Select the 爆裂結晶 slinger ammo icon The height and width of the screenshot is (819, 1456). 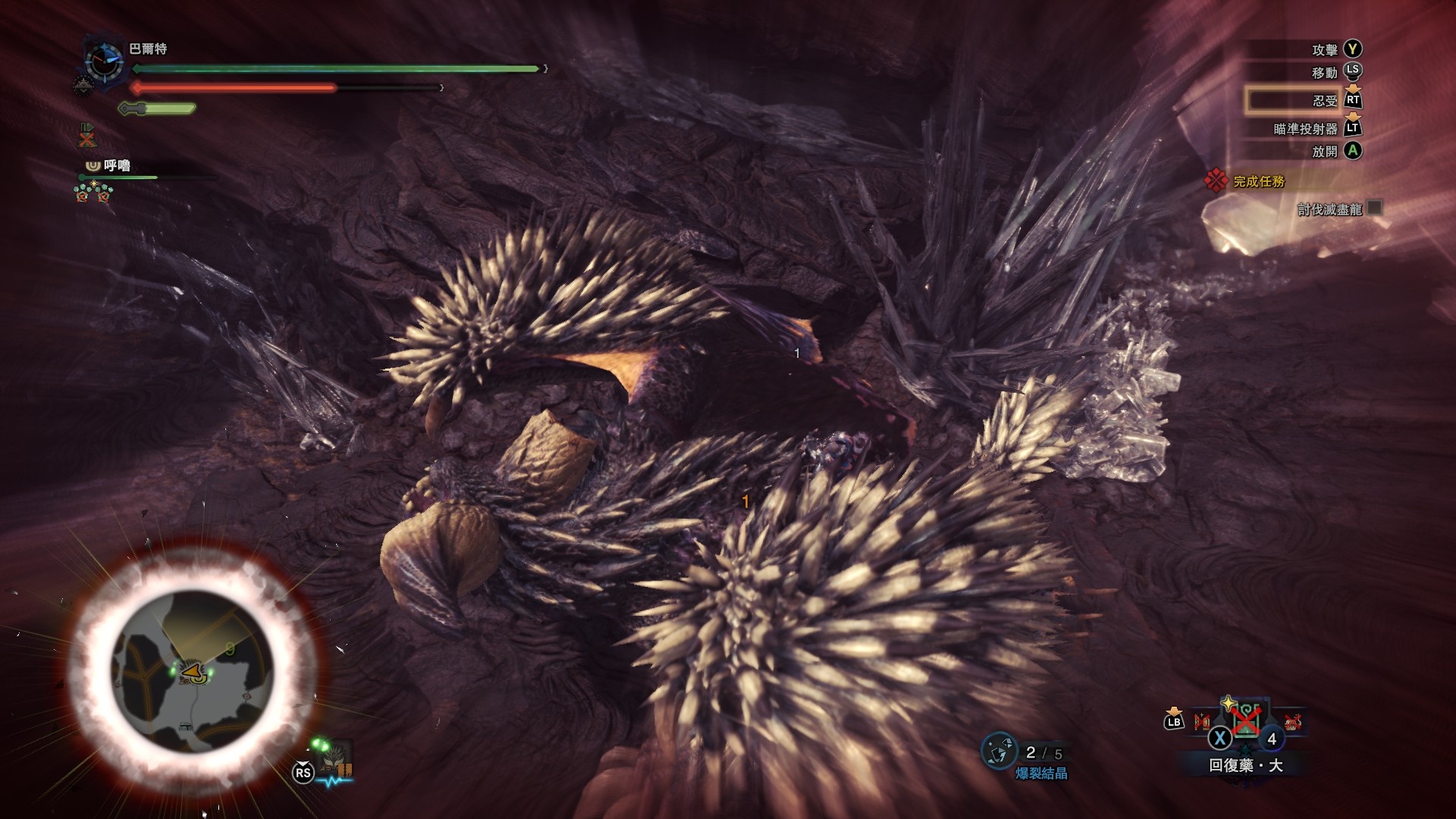pos(998,751)
